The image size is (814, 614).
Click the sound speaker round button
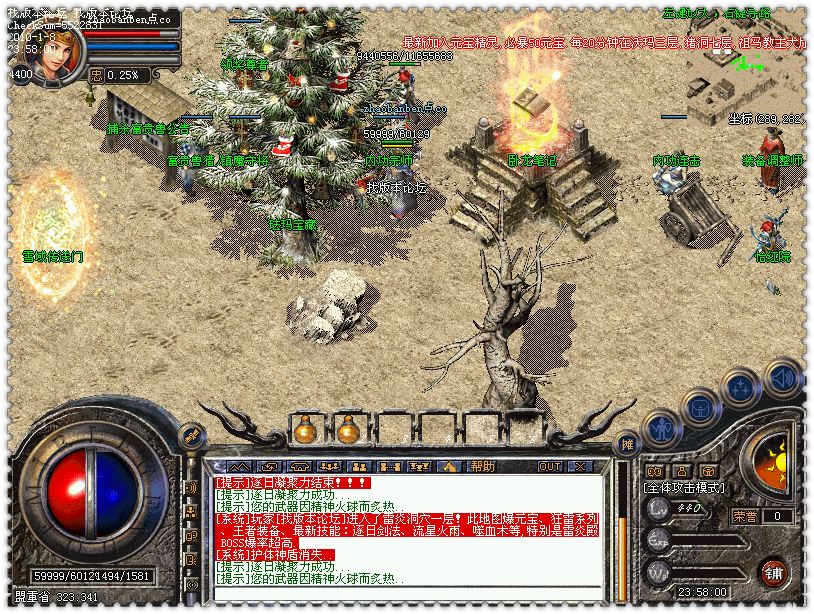pyautogui.click(x=783, y=378)
